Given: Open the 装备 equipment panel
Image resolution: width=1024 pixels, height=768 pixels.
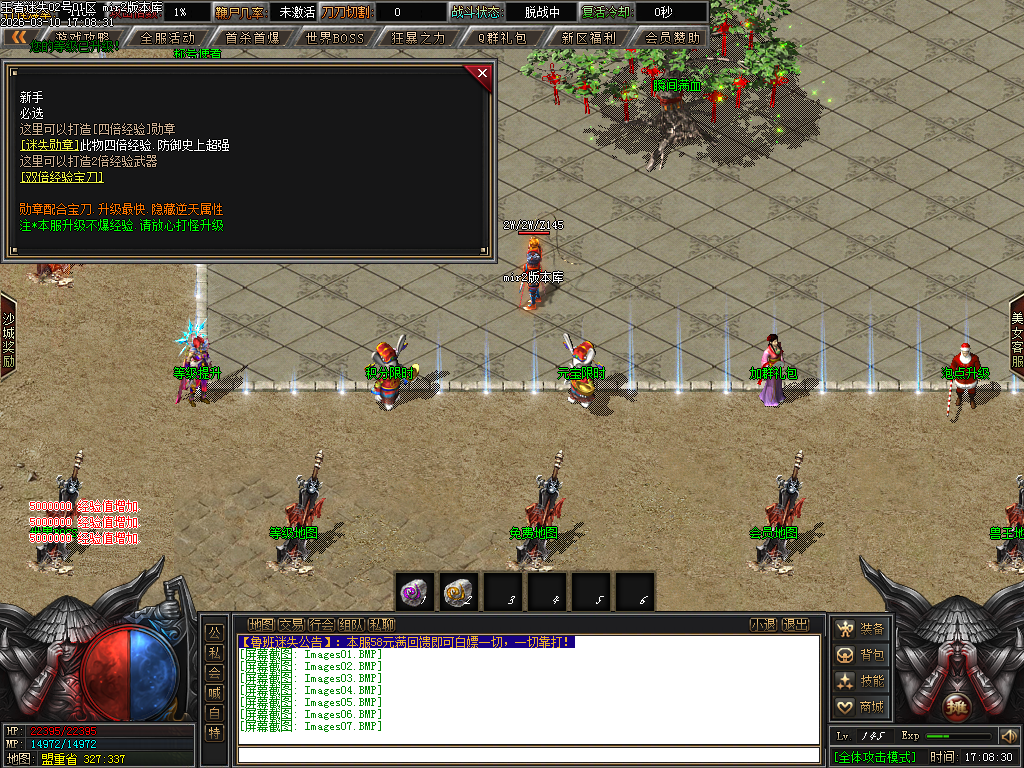Looking at the screenshot, I should (x=861, y=629).
